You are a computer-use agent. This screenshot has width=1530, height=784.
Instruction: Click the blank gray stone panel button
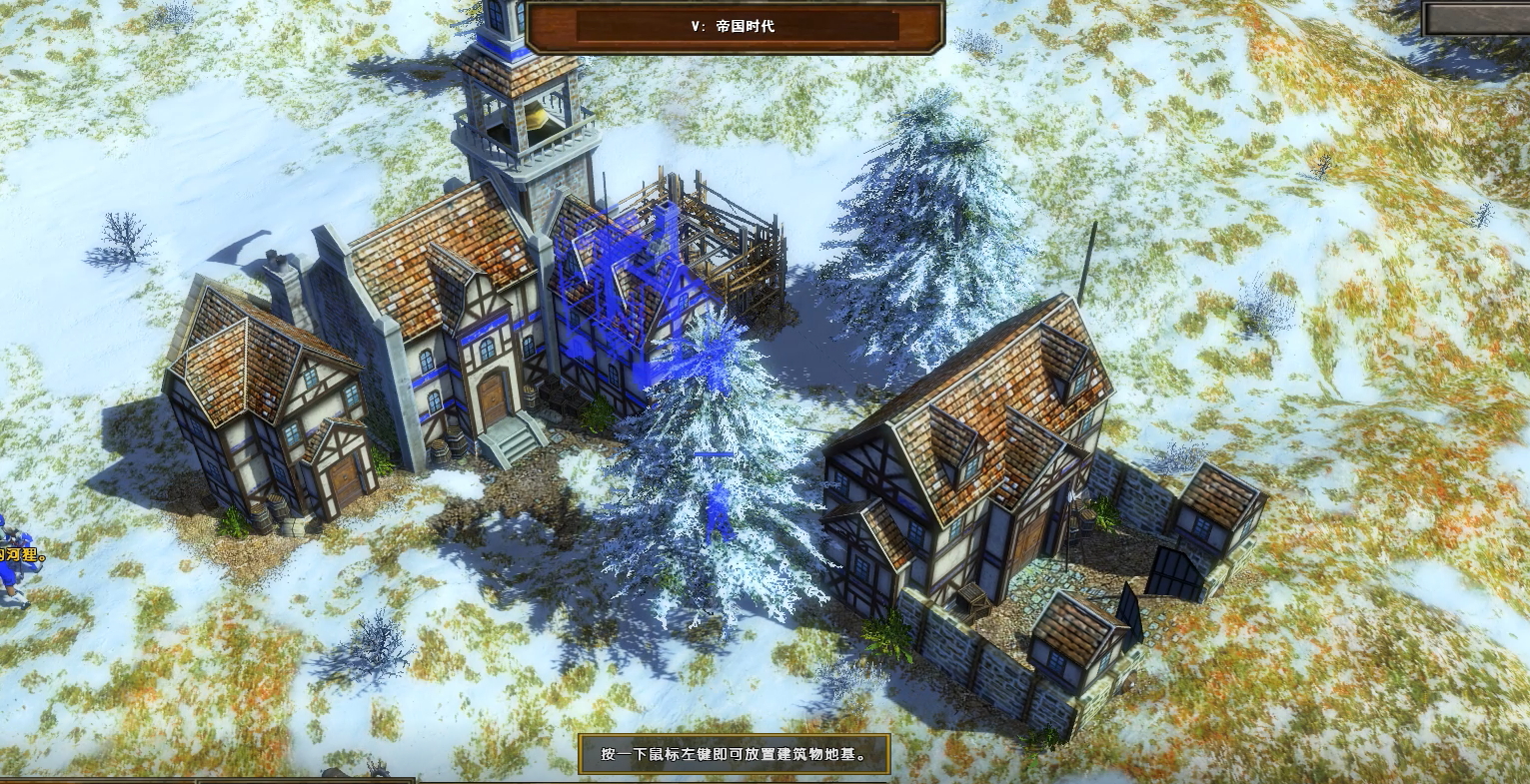tap(1477, 18)
